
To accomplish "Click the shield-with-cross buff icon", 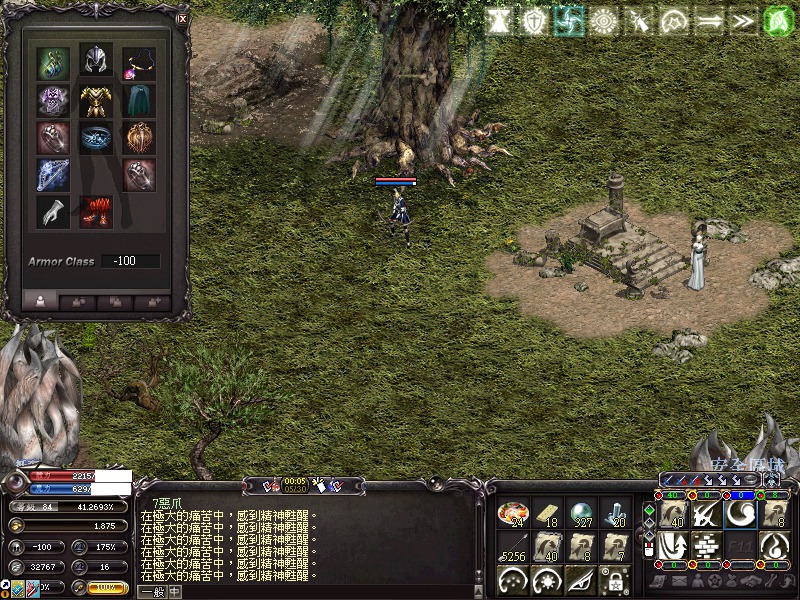I will [x=536, y=22].
